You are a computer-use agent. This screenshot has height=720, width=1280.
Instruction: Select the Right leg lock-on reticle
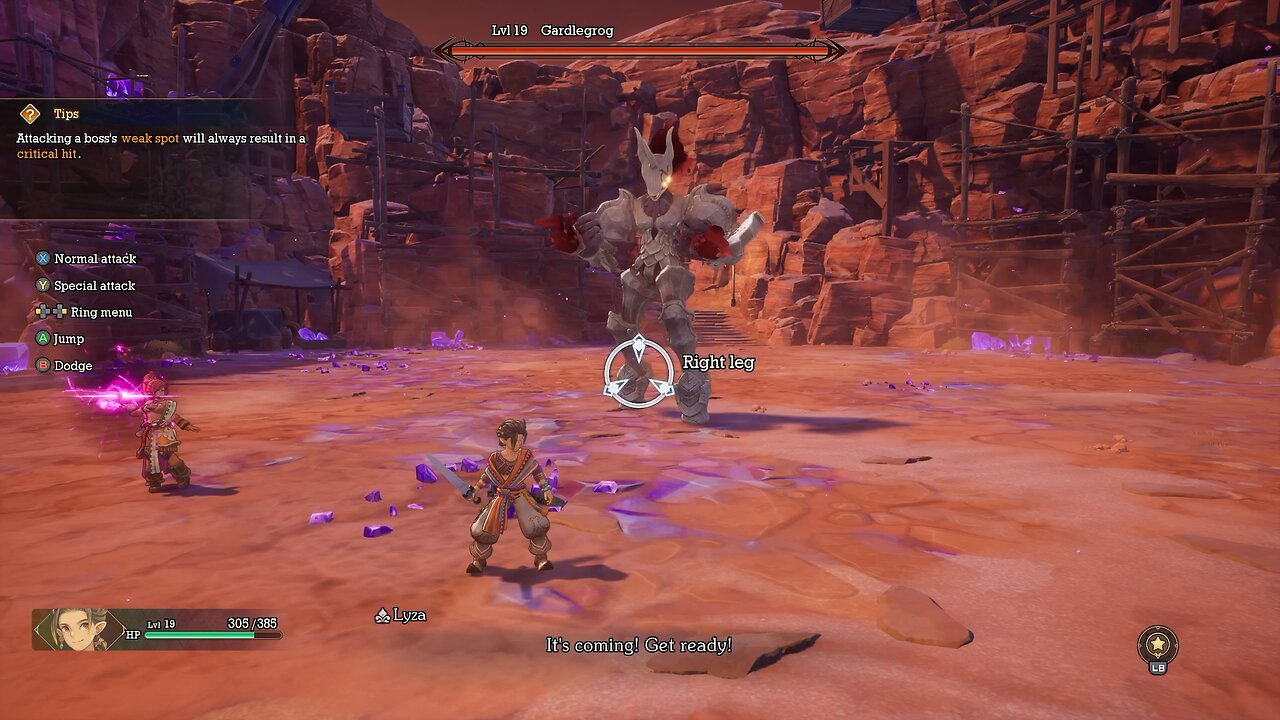pos(639,372)
